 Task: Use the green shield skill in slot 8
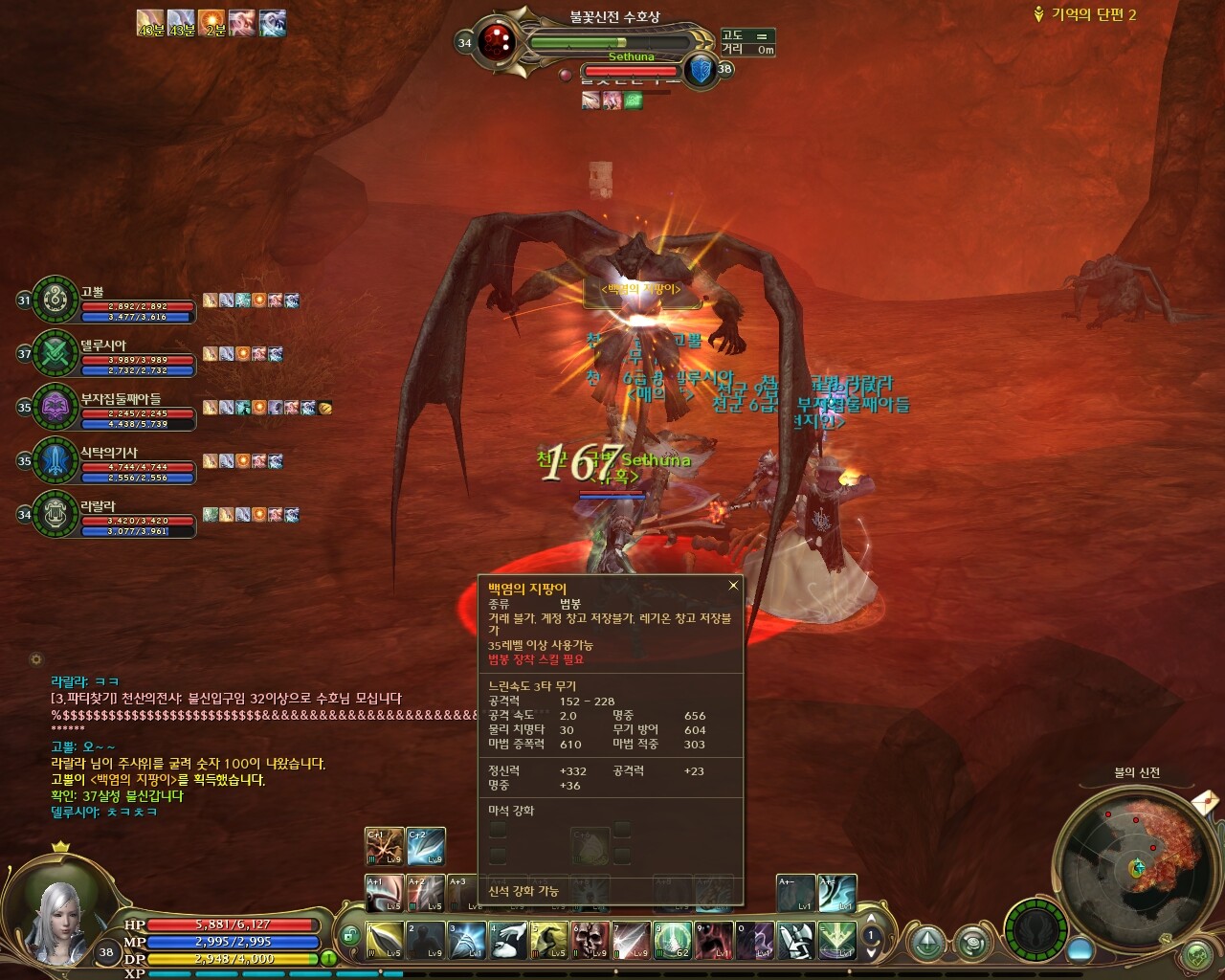673,941
